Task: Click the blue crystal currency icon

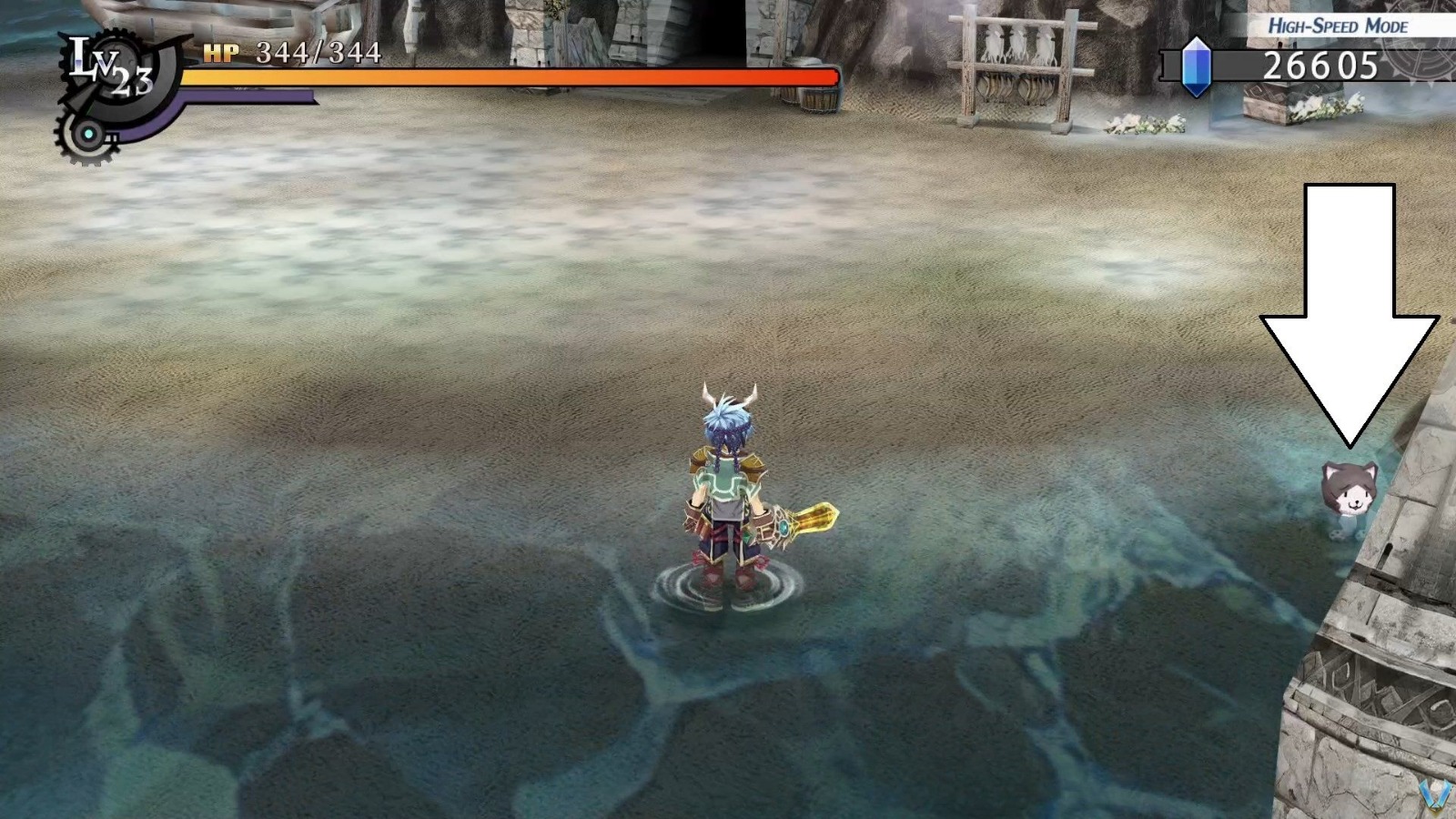Action: click(x=1197, y=64)
